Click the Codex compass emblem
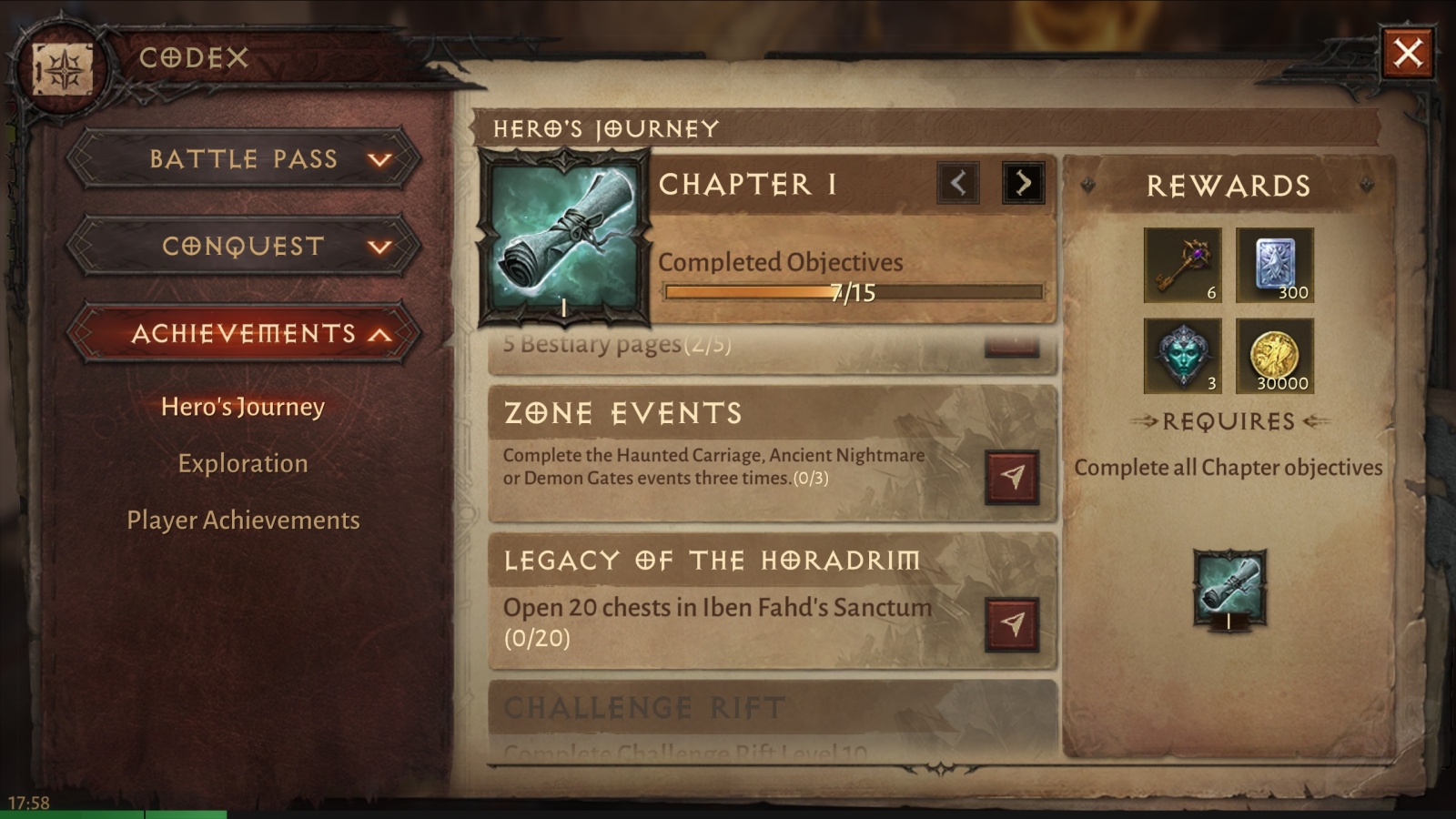 (63, 69)
